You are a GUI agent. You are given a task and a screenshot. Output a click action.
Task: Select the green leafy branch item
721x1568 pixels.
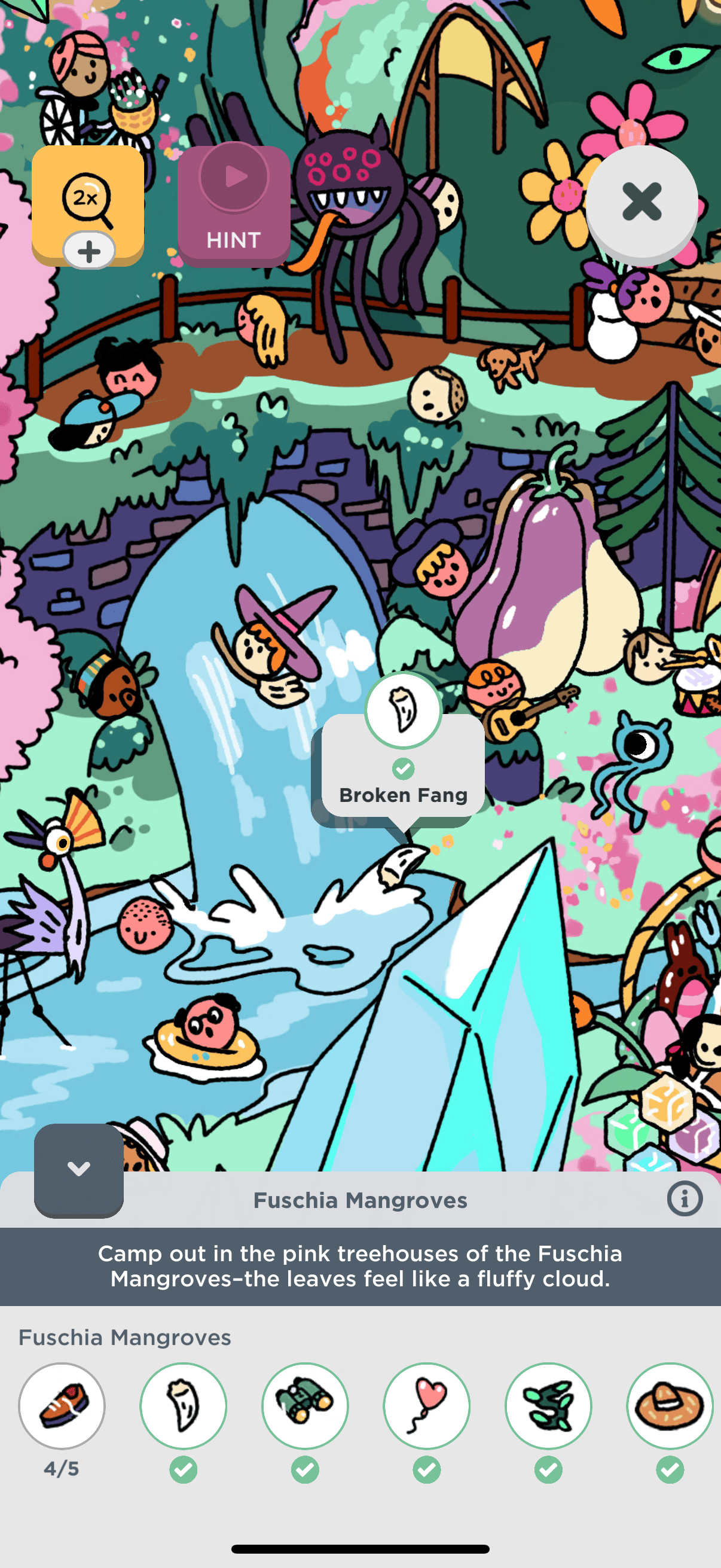[x=548, y=1405]
